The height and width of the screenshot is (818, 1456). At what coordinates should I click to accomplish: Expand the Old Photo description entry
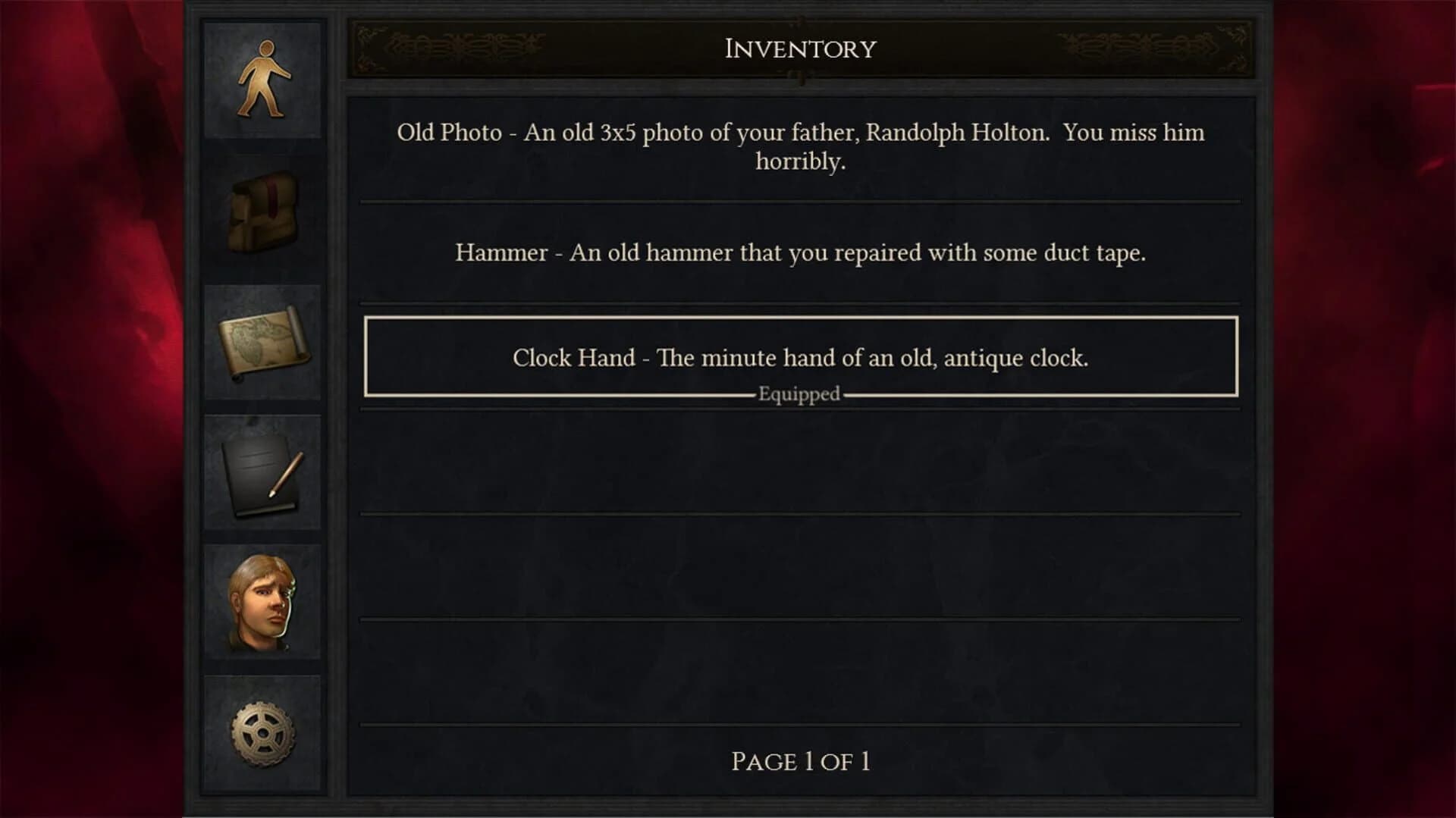point(799,146)
